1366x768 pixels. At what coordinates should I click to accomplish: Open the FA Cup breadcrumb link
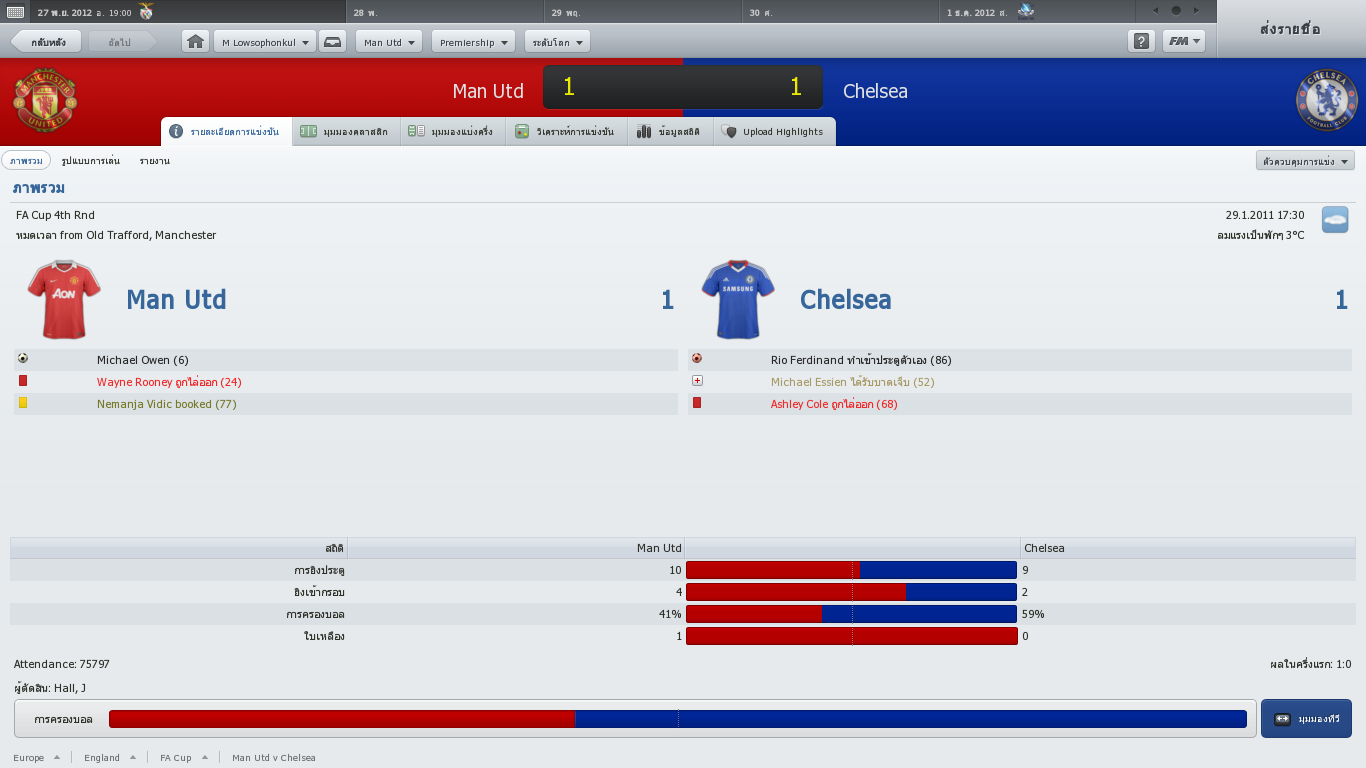pyautogui.click(x=176, y=758)
